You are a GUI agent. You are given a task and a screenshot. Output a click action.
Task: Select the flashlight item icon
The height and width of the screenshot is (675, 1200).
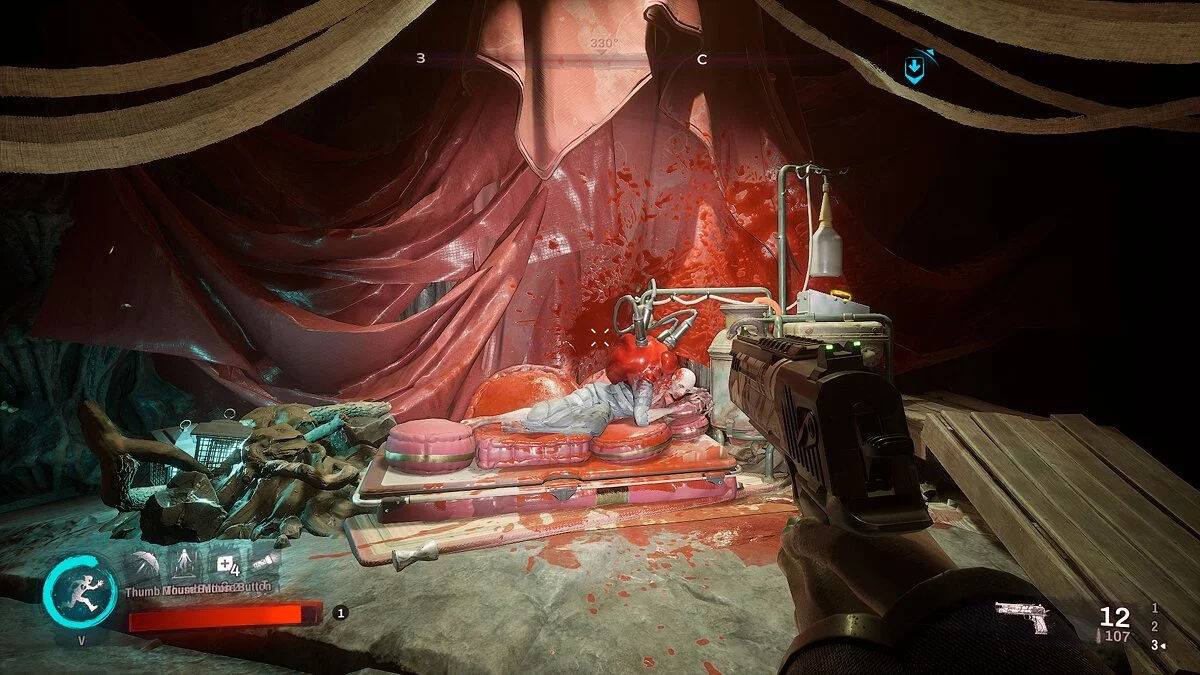point(264,563)
